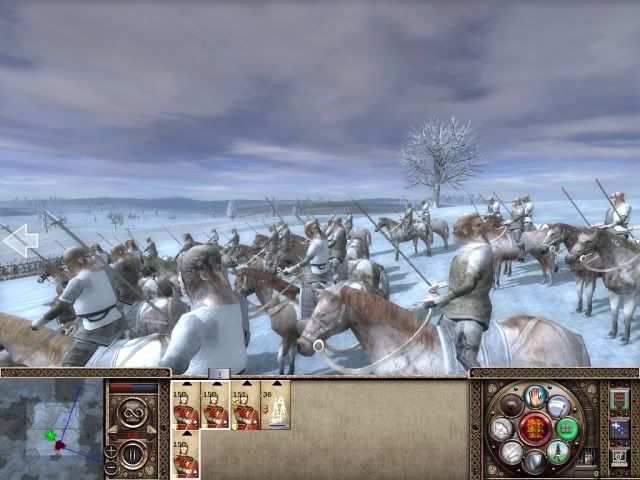Open the green group formation button

tap(567, 430)
